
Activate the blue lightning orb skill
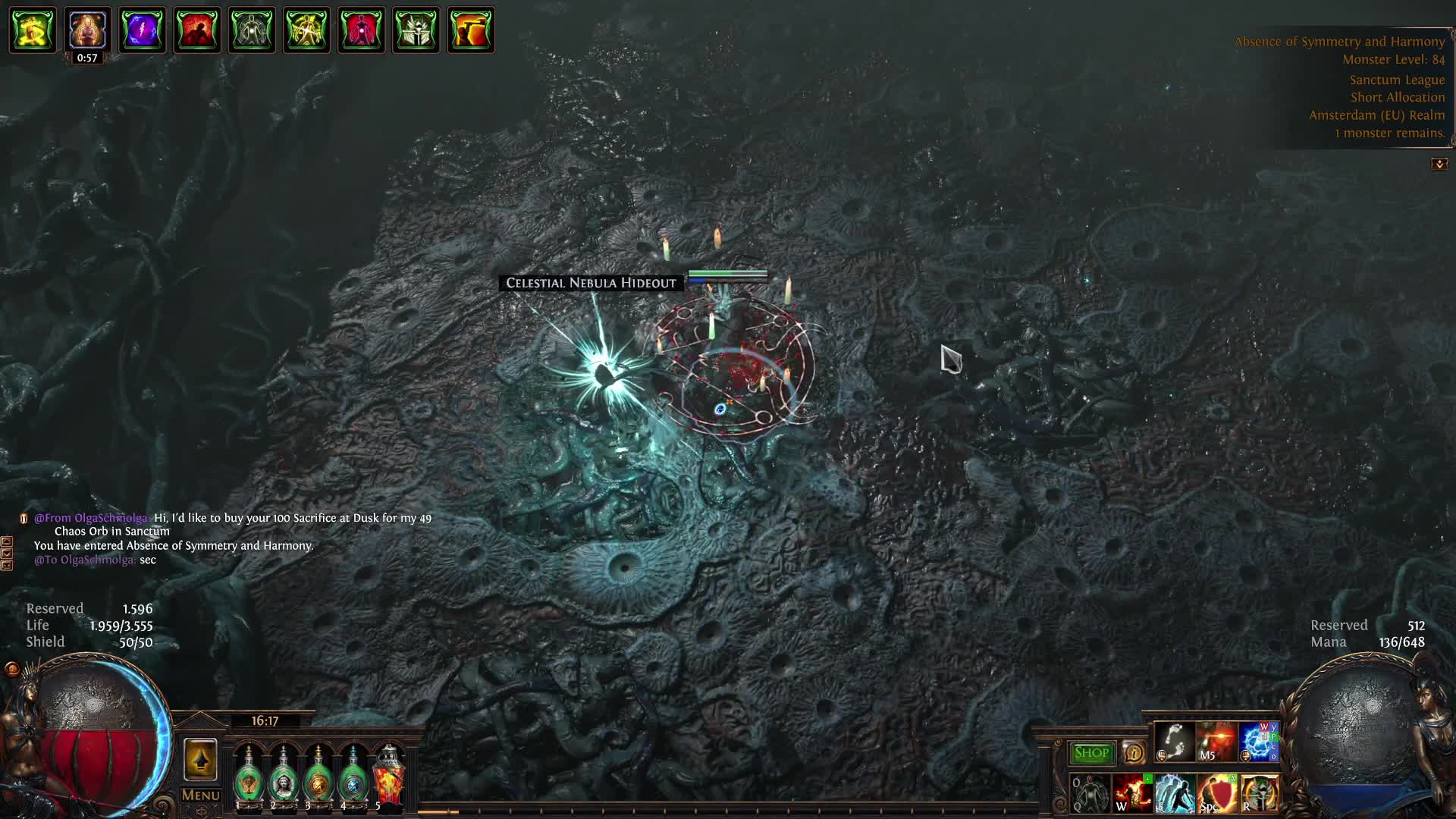(x=1258, y=742)
